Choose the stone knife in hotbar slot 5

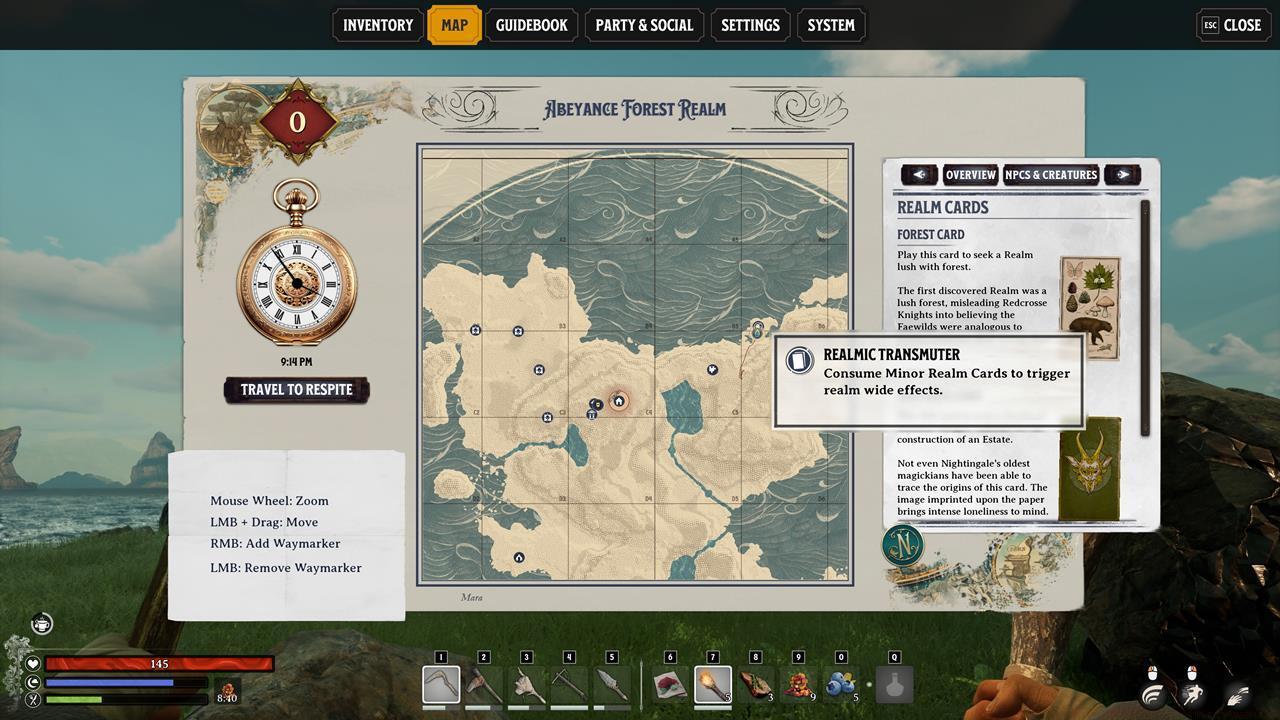[x=612, y=685]
